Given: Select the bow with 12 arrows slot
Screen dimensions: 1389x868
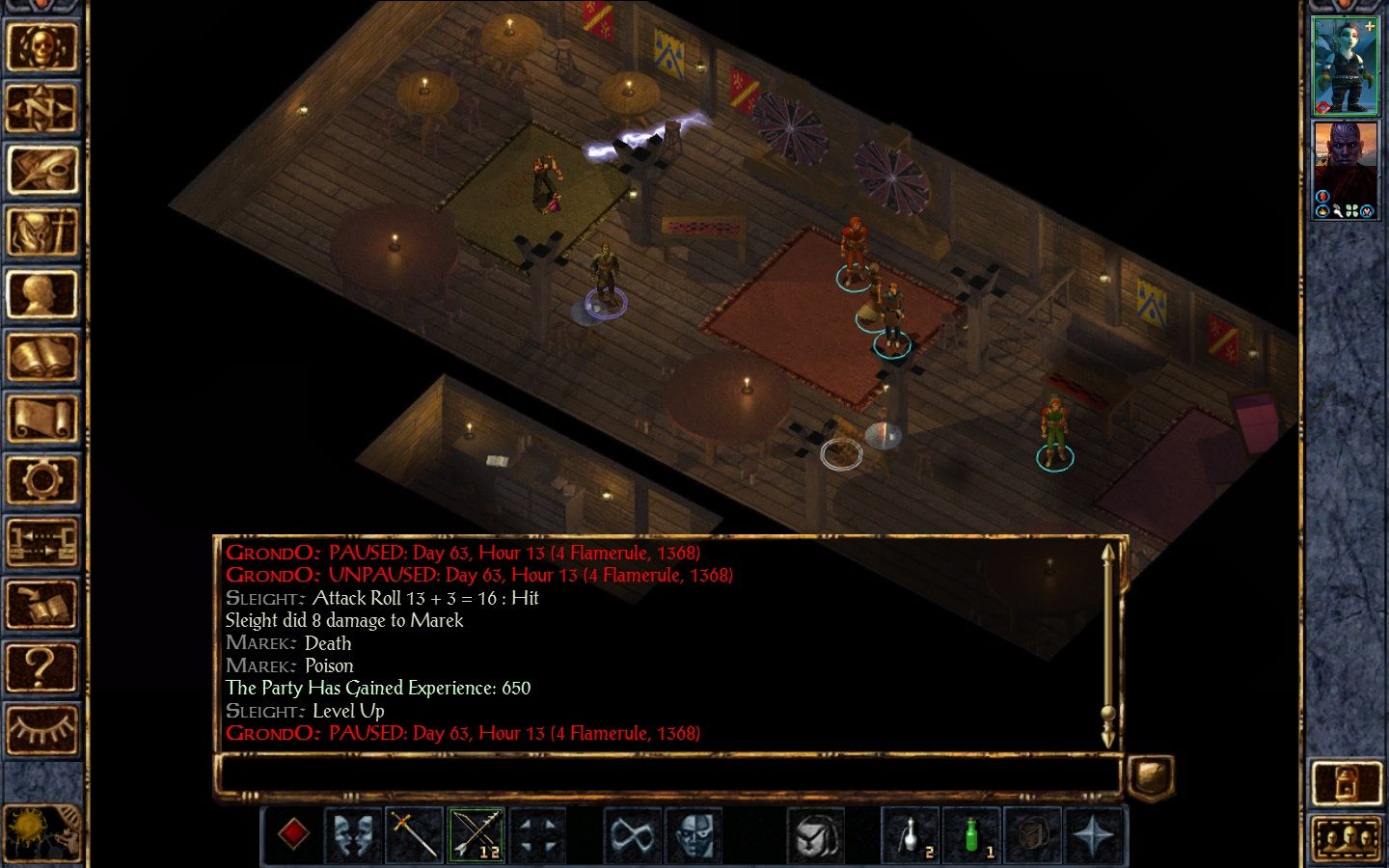Looking at the screenshot, I should (477, 834).
